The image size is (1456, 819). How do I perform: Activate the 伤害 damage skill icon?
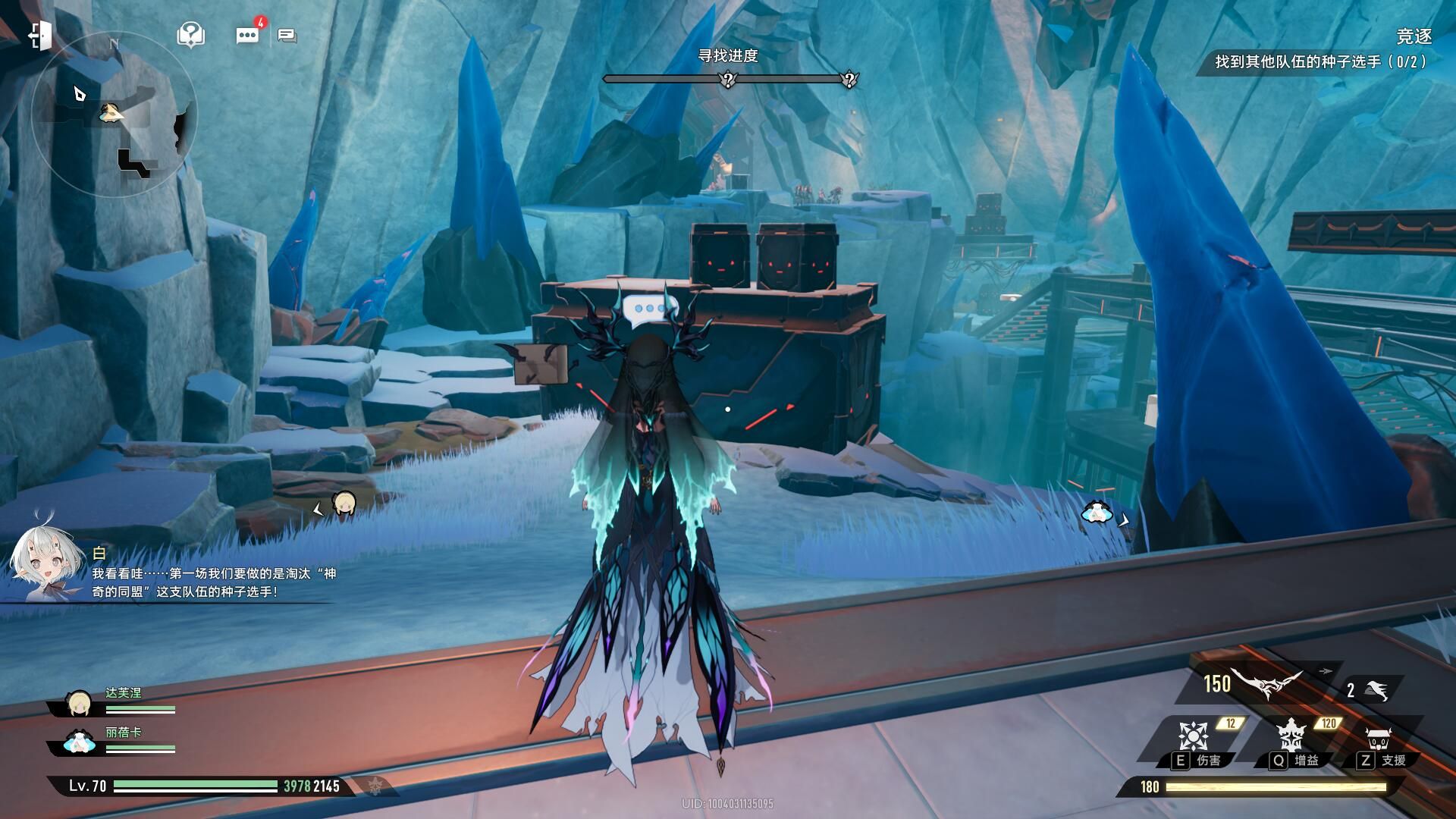[1193, 736]
